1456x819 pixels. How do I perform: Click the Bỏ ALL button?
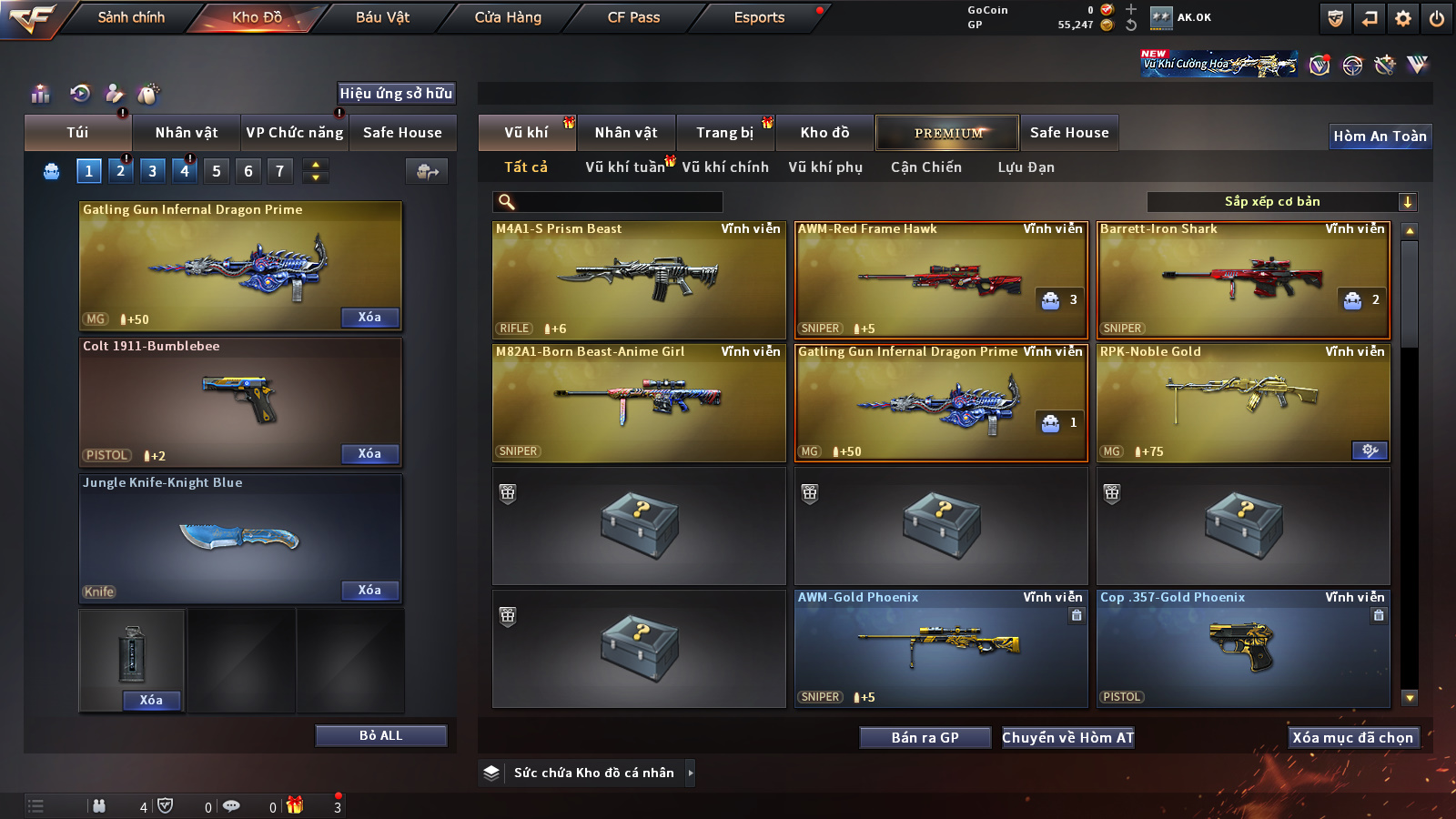(380, 736)
